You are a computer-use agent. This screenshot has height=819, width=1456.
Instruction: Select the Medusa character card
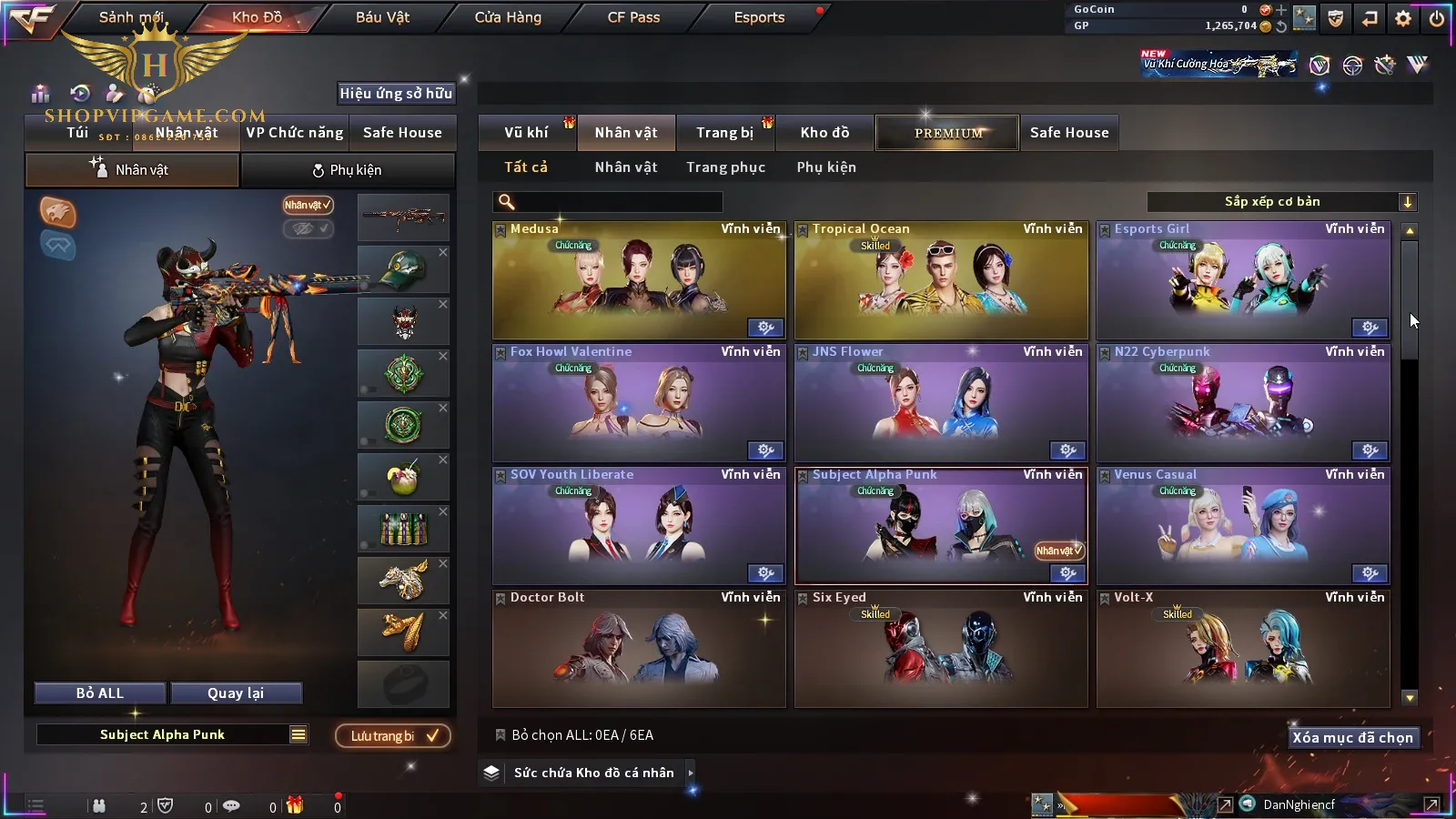click(639, 282)
